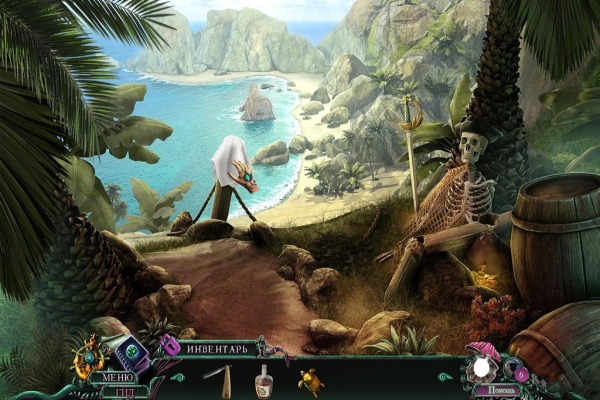Image resolution: width=600 pixels, height=400 pixels.
Task: Select the golden turtle in inventory
Action: 309,380
